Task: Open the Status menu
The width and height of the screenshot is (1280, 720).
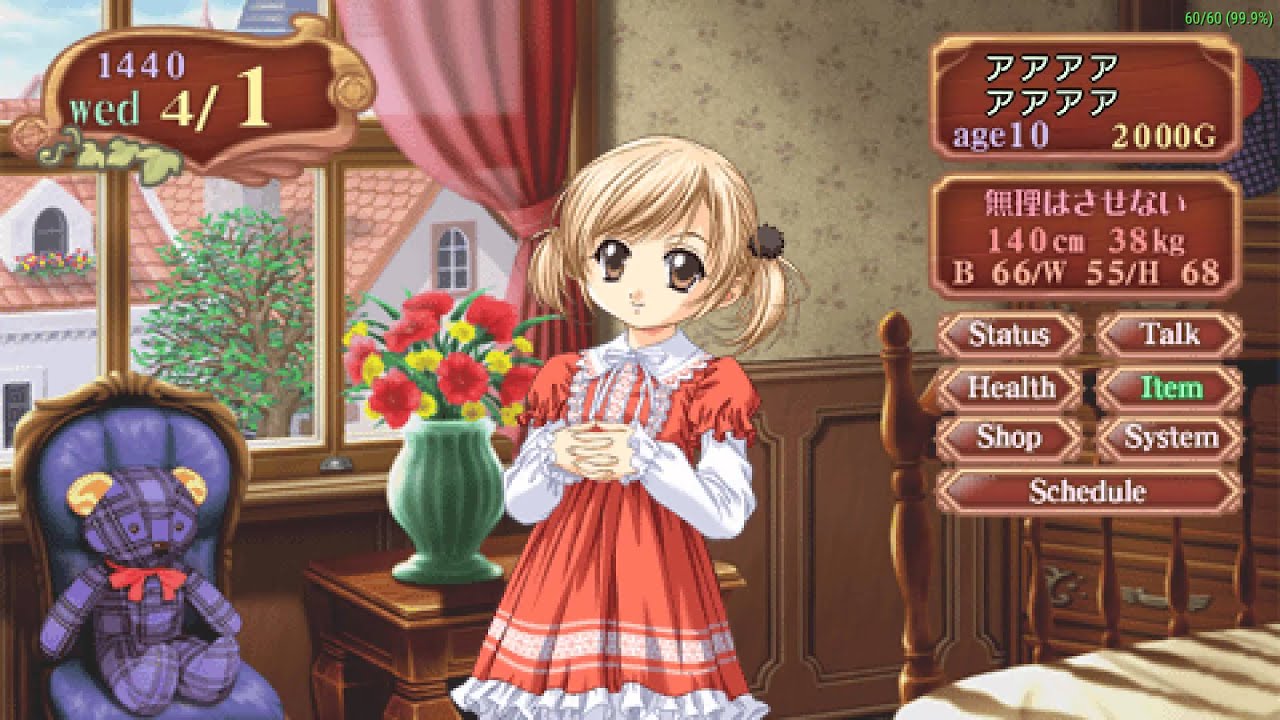Action: (x=1009, y=334)
